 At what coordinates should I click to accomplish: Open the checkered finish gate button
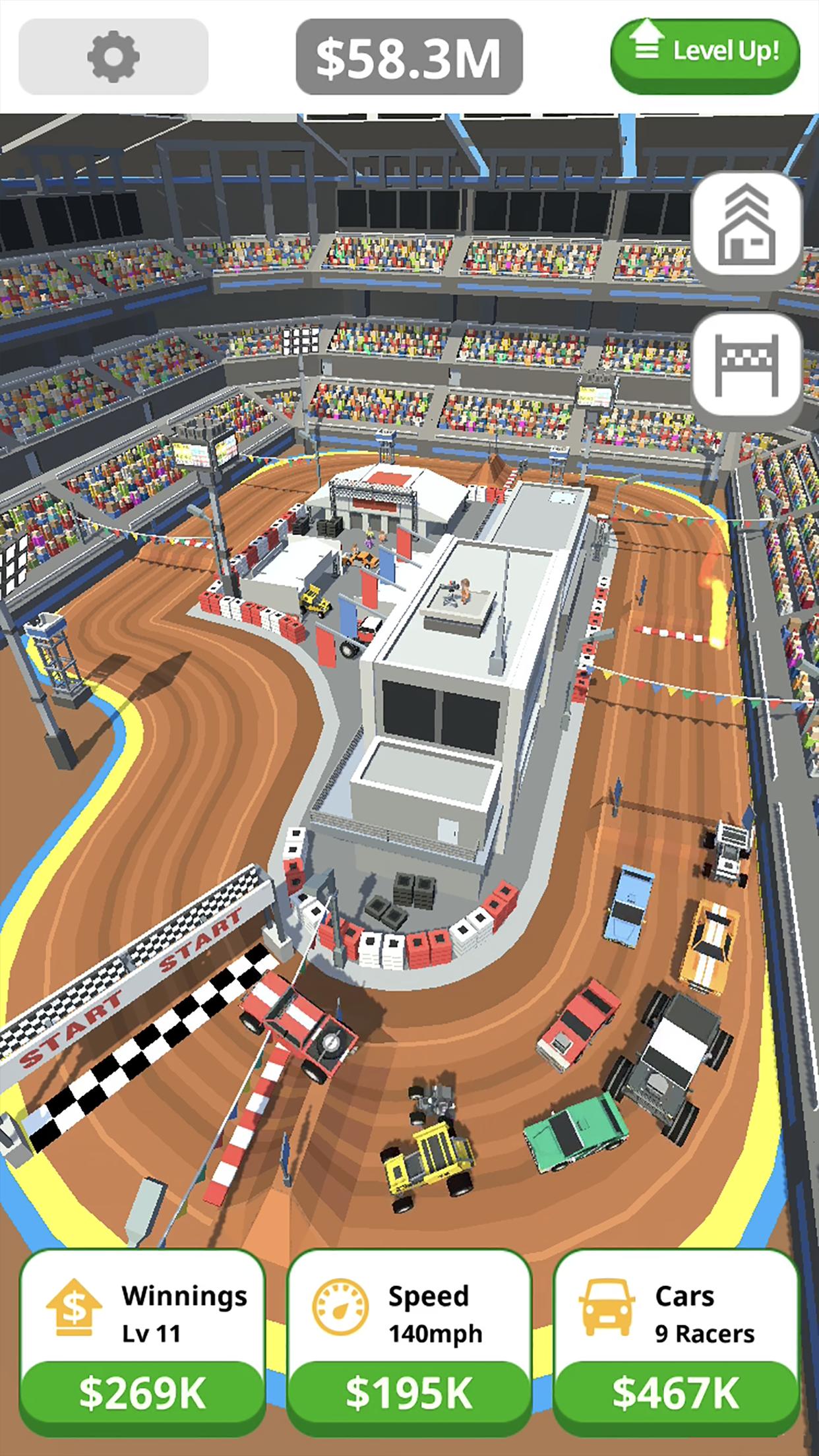(x=746, y=365)
